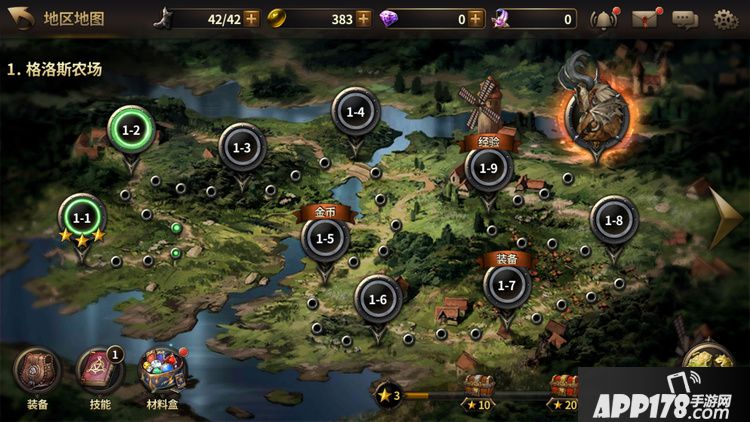
Task: Open the chat speech bubbles
Action: coord(685,18)
